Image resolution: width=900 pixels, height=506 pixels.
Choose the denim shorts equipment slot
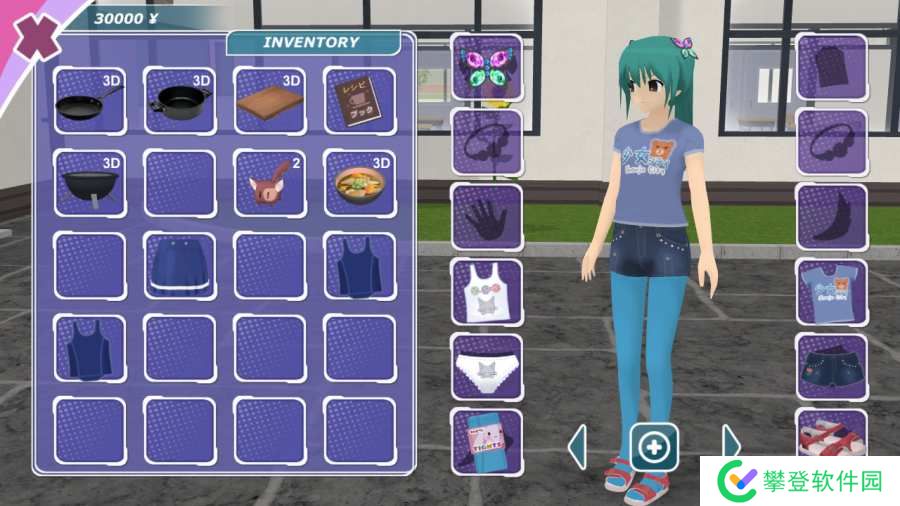tap(831, 366)
